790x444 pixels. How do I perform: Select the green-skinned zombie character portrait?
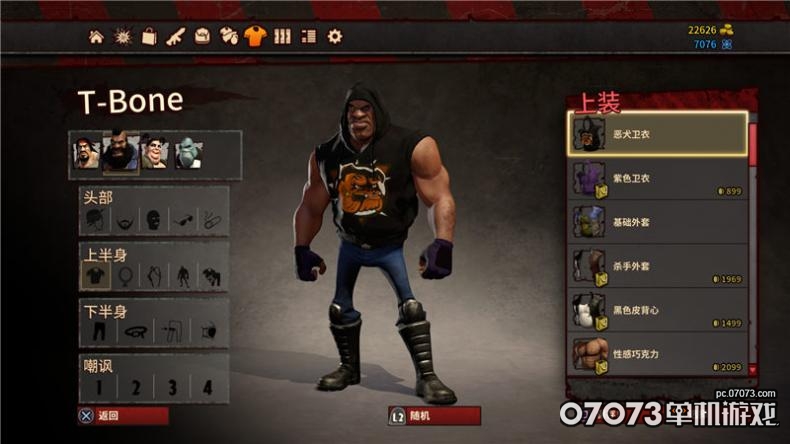(x=188, y=153)
